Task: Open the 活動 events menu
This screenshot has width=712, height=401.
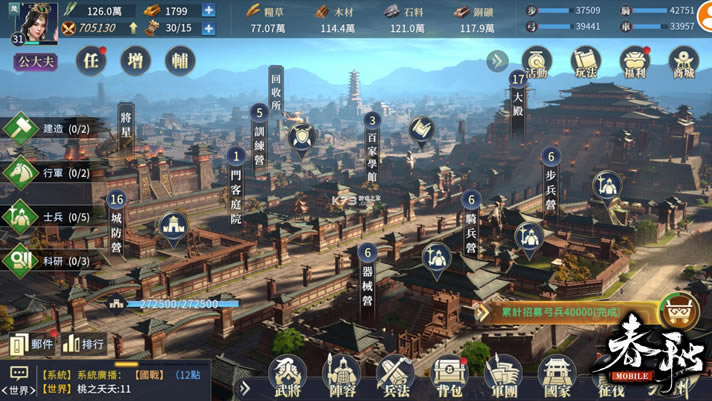Action: point(537,62)
